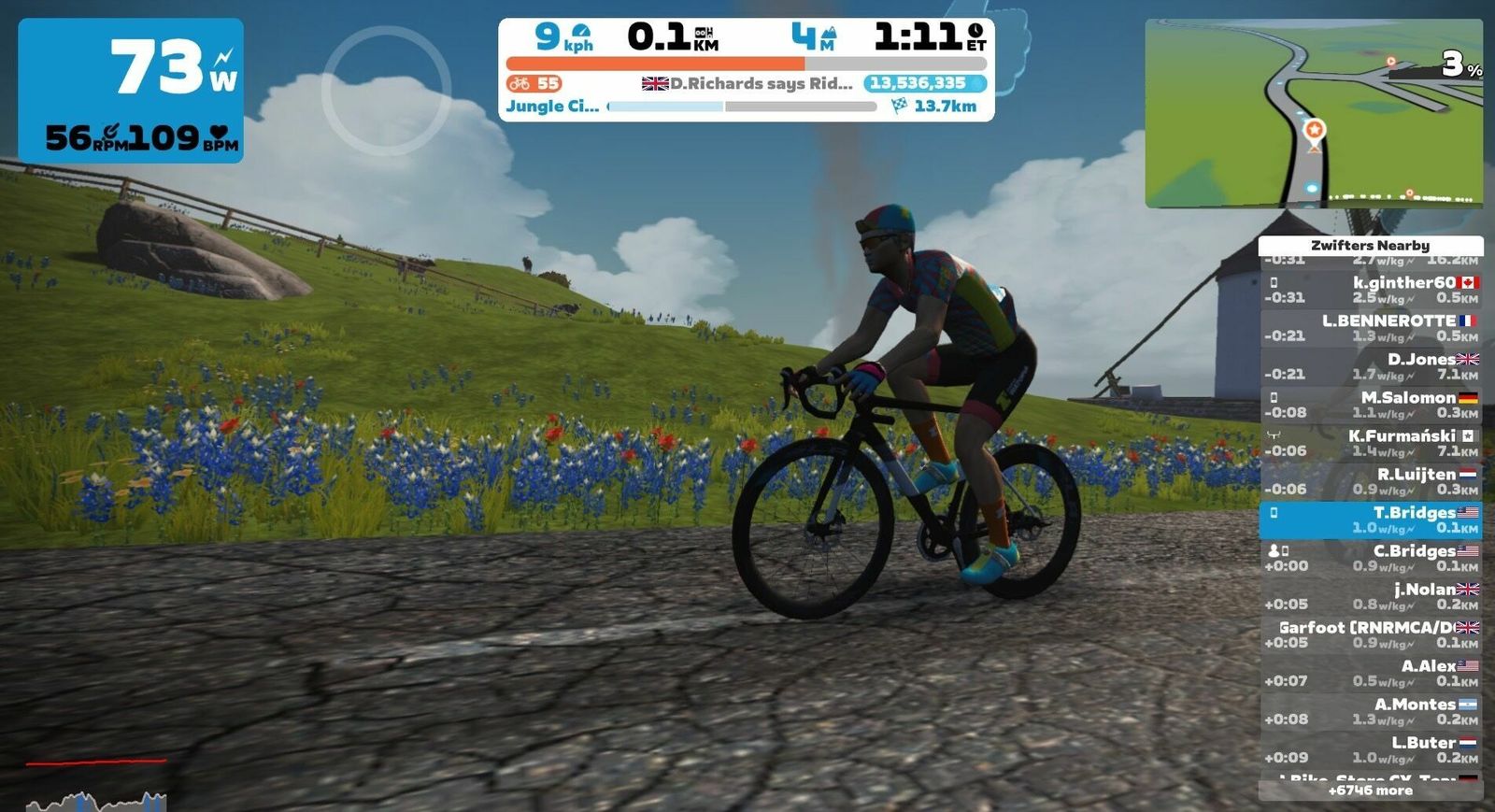This screenshot has width=1495, height=812.
Task: Choose R.Luijten in the nearby list
Action: tap(1371, 481)
